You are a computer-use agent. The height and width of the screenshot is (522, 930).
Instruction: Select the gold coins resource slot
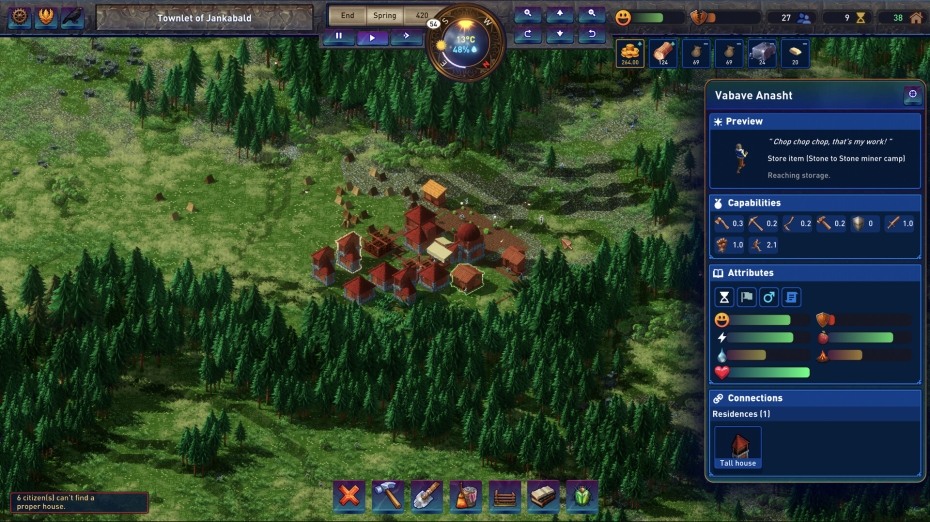coord(629,54)
